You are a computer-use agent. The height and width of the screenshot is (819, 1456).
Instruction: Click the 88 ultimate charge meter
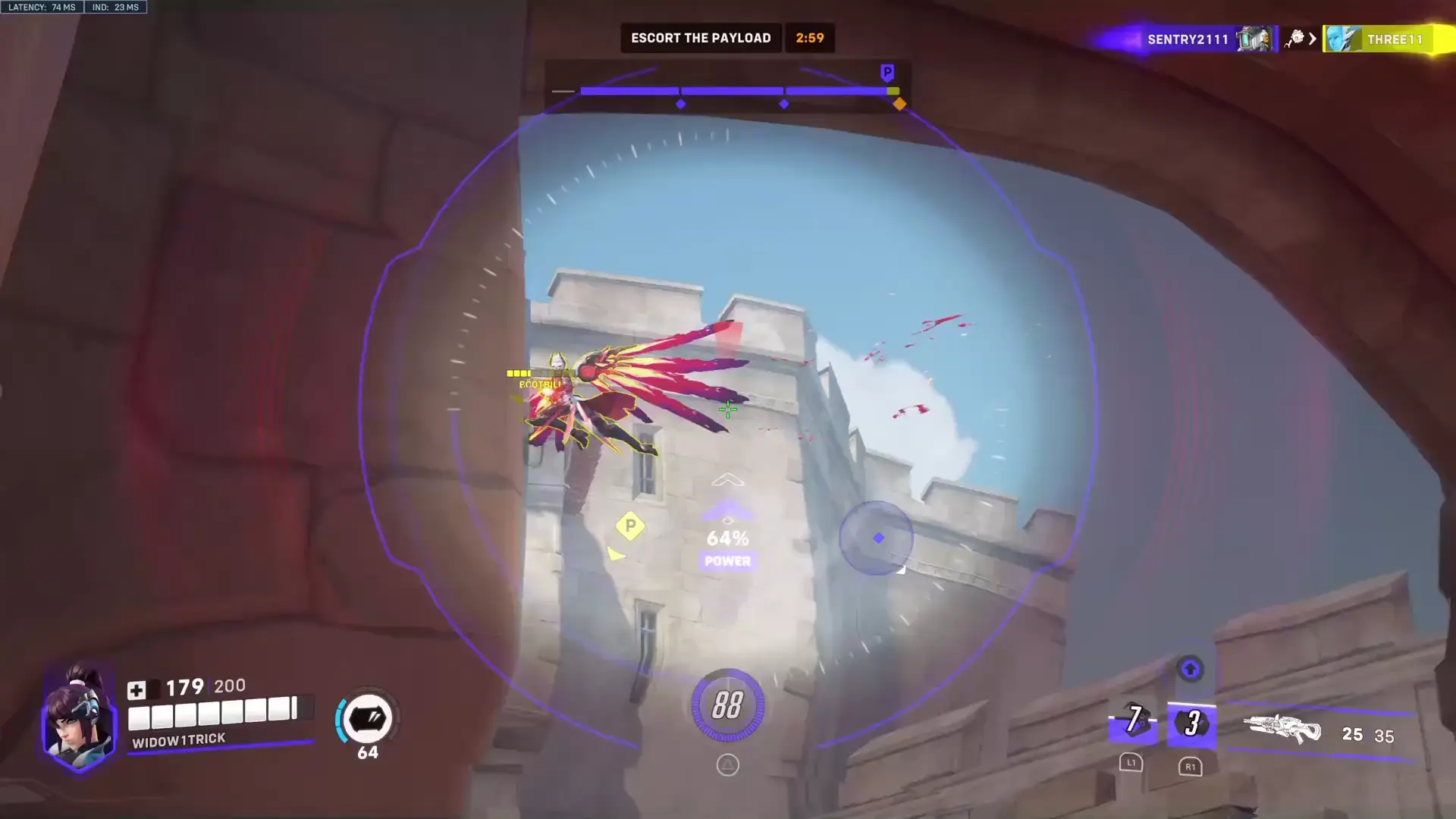[727, 704]
